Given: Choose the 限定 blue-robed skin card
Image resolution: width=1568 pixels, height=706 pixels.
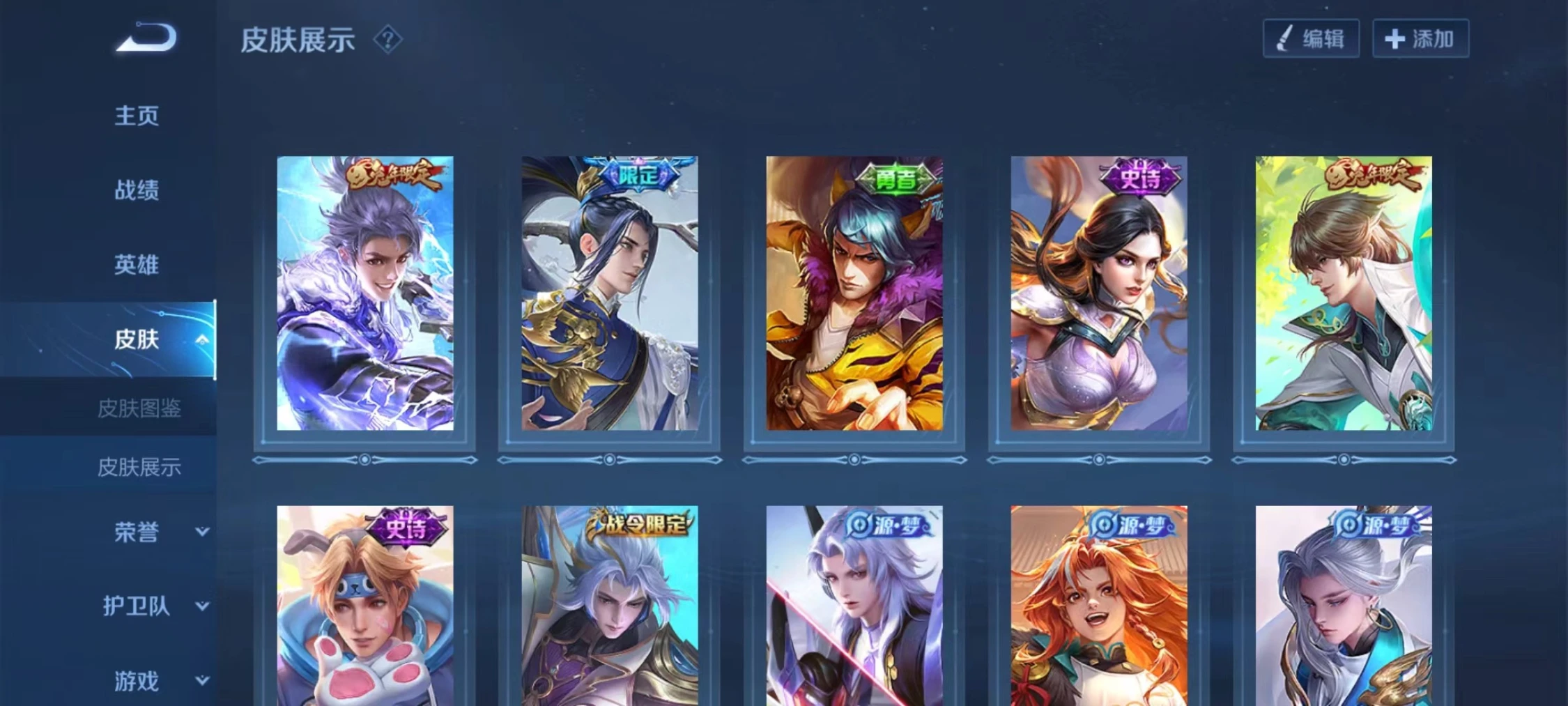Looking at the screenshot, I should [x=610, y=293].
